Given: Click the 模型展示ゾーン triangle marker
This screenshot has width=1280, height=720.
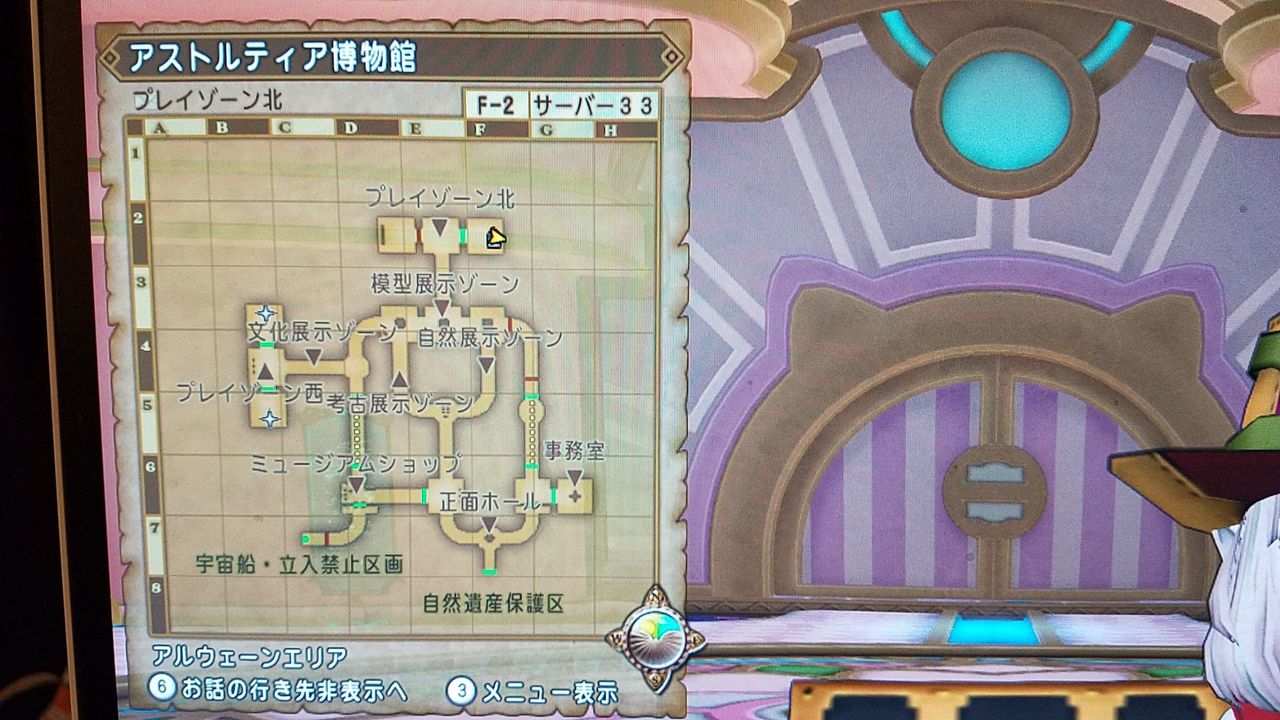Looking at the screenshot, I should point(439,308).
